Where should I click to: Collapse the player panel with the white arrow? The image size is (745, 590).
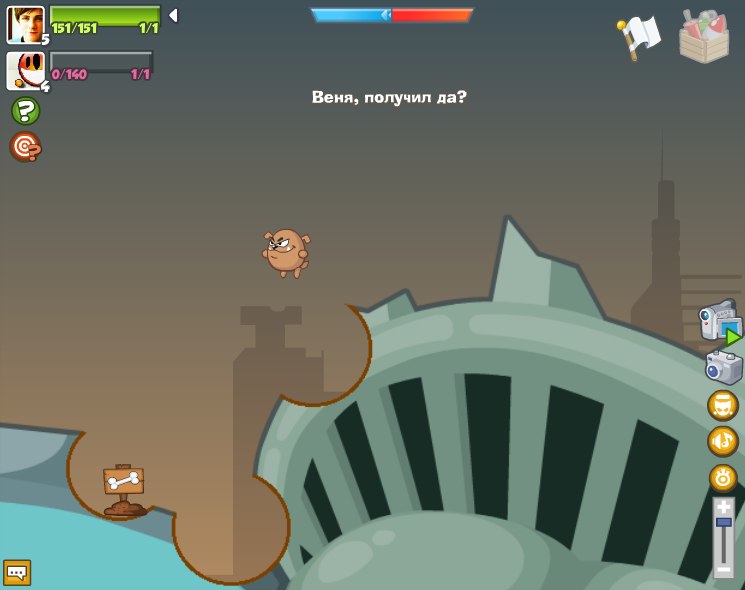[173, 16]
